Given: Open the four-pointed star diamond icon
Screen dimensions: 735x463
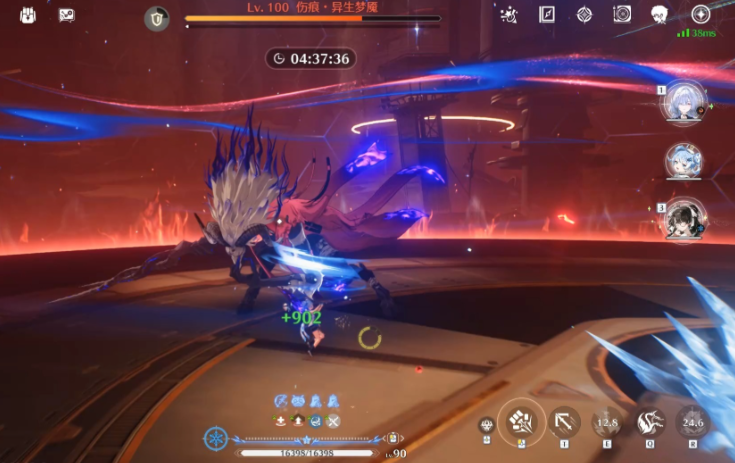Looking at the screenshot, I should (585, 14).
